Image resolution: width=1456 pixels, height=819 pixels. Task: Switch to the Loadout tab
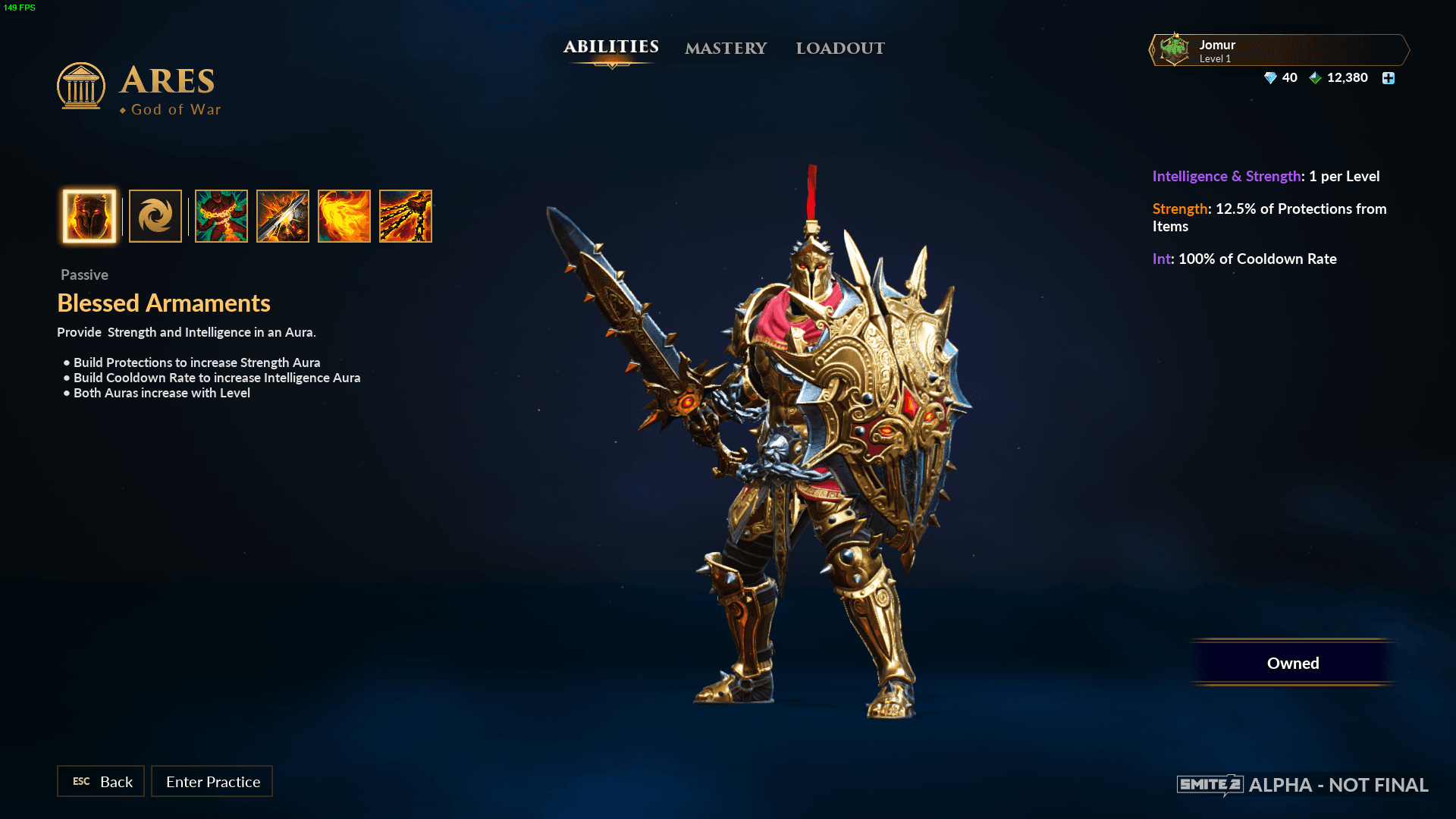(840, 49)
